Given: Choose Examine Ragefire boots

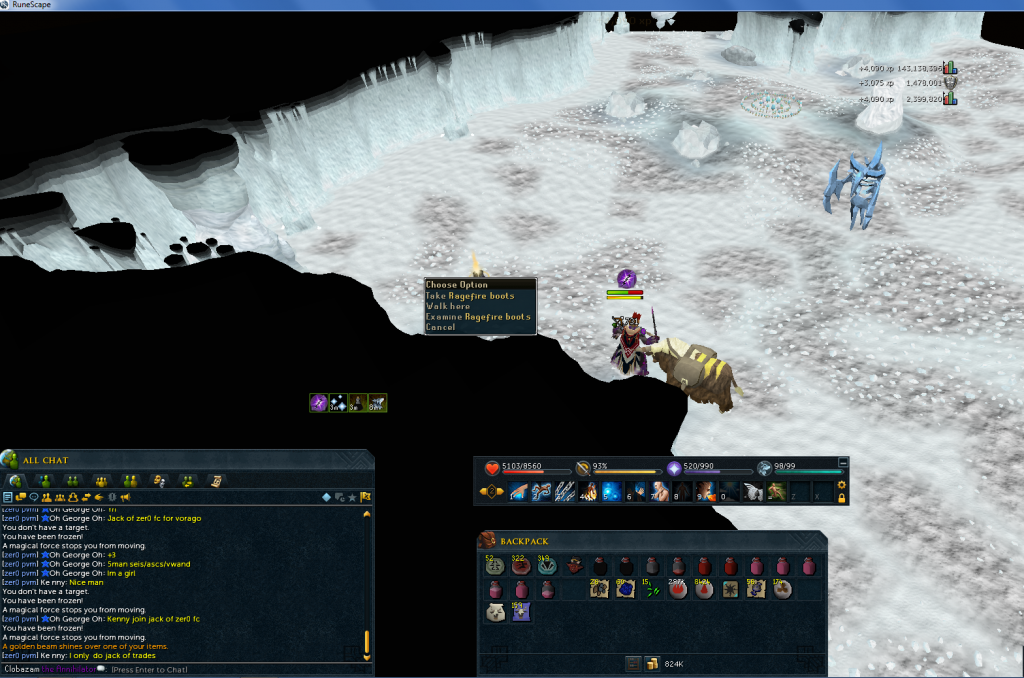Looking at the screenshot, I should click(478, 317).
